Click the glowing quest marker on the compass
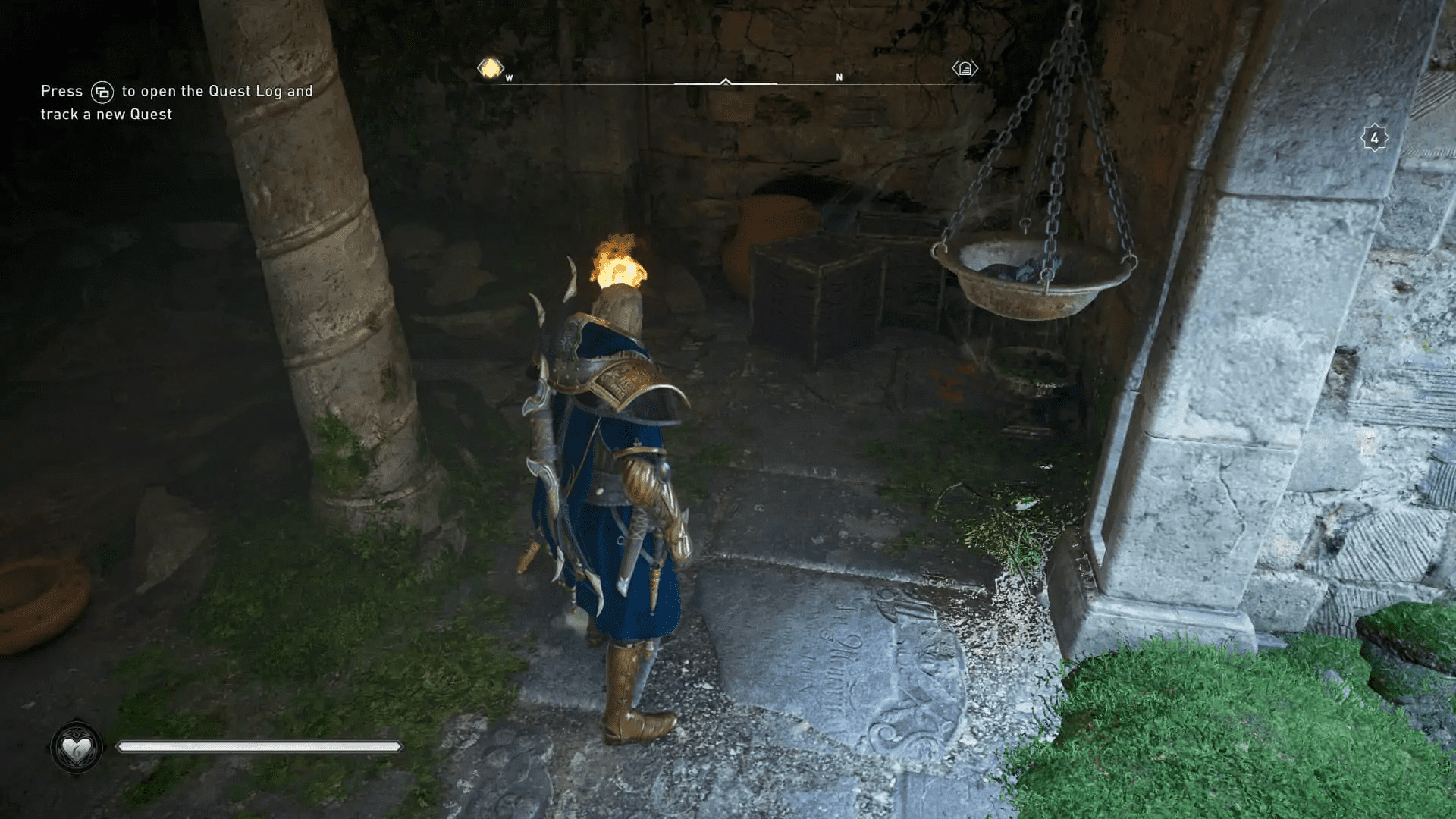 pyautogui.click(x=489, y=68)
